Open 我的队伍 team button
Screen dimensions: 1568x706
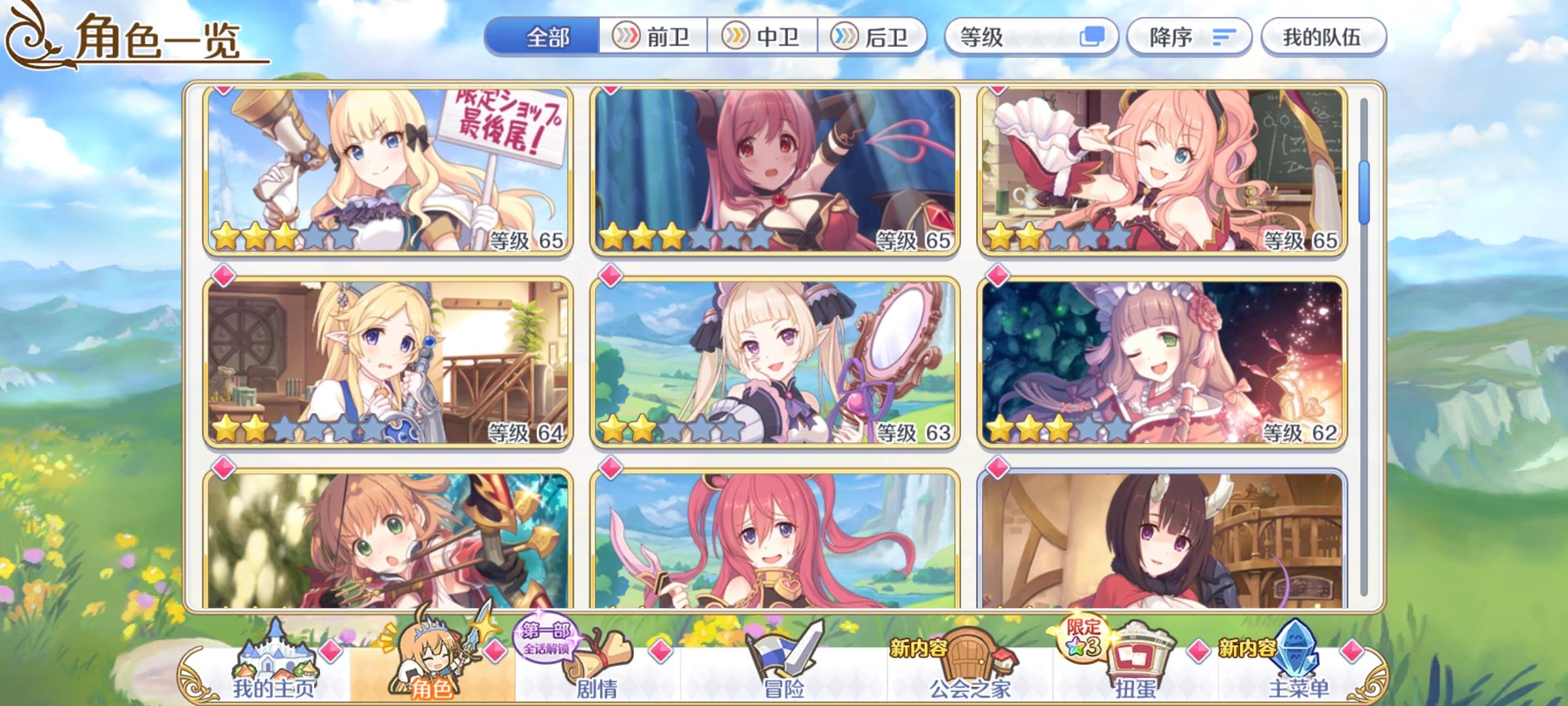pos(1320,37)
